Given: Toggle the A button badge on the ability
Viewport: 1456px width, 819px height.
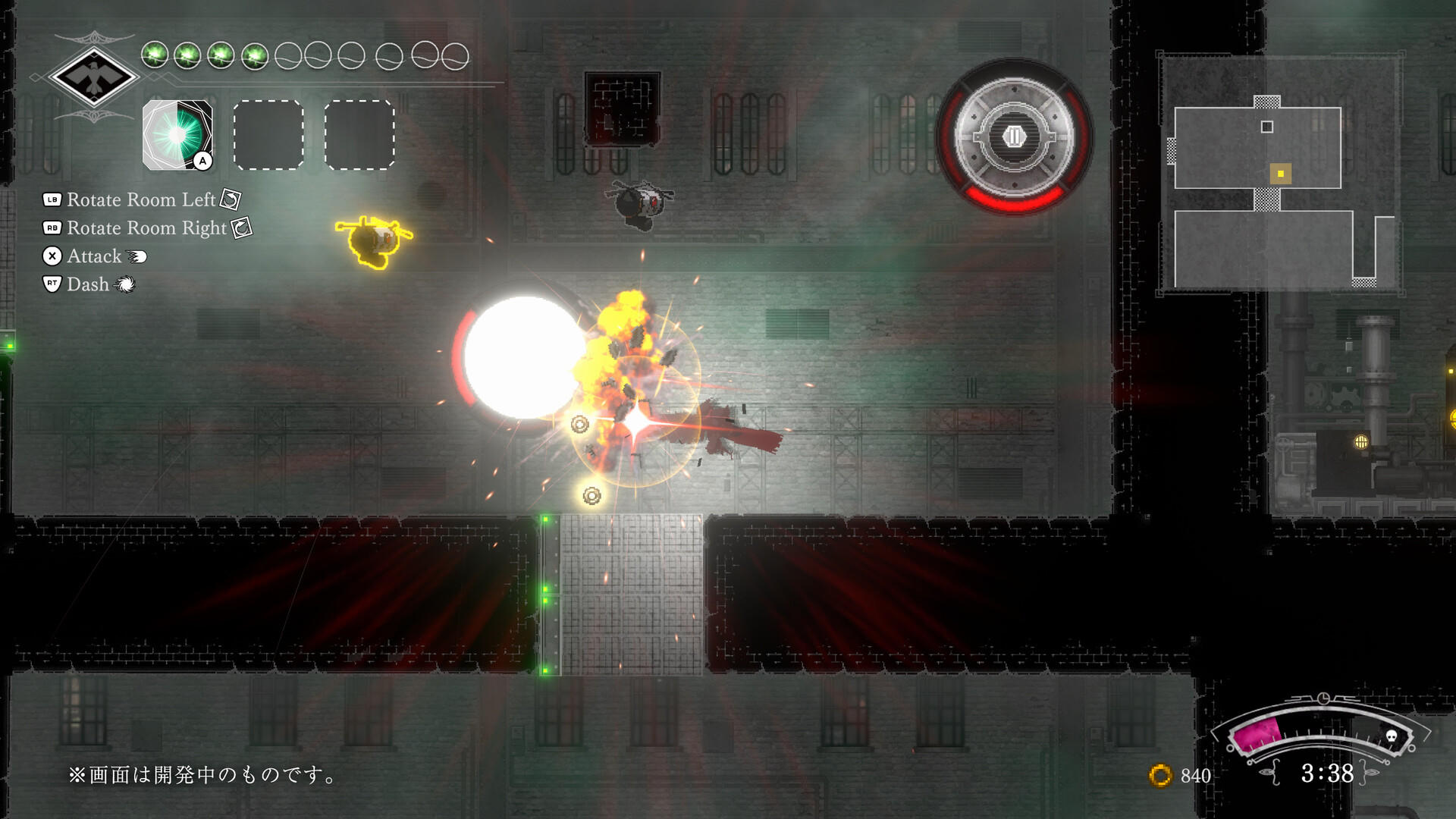Looking at the screenshot, I should pyautogui.click(x=202, y=162).
